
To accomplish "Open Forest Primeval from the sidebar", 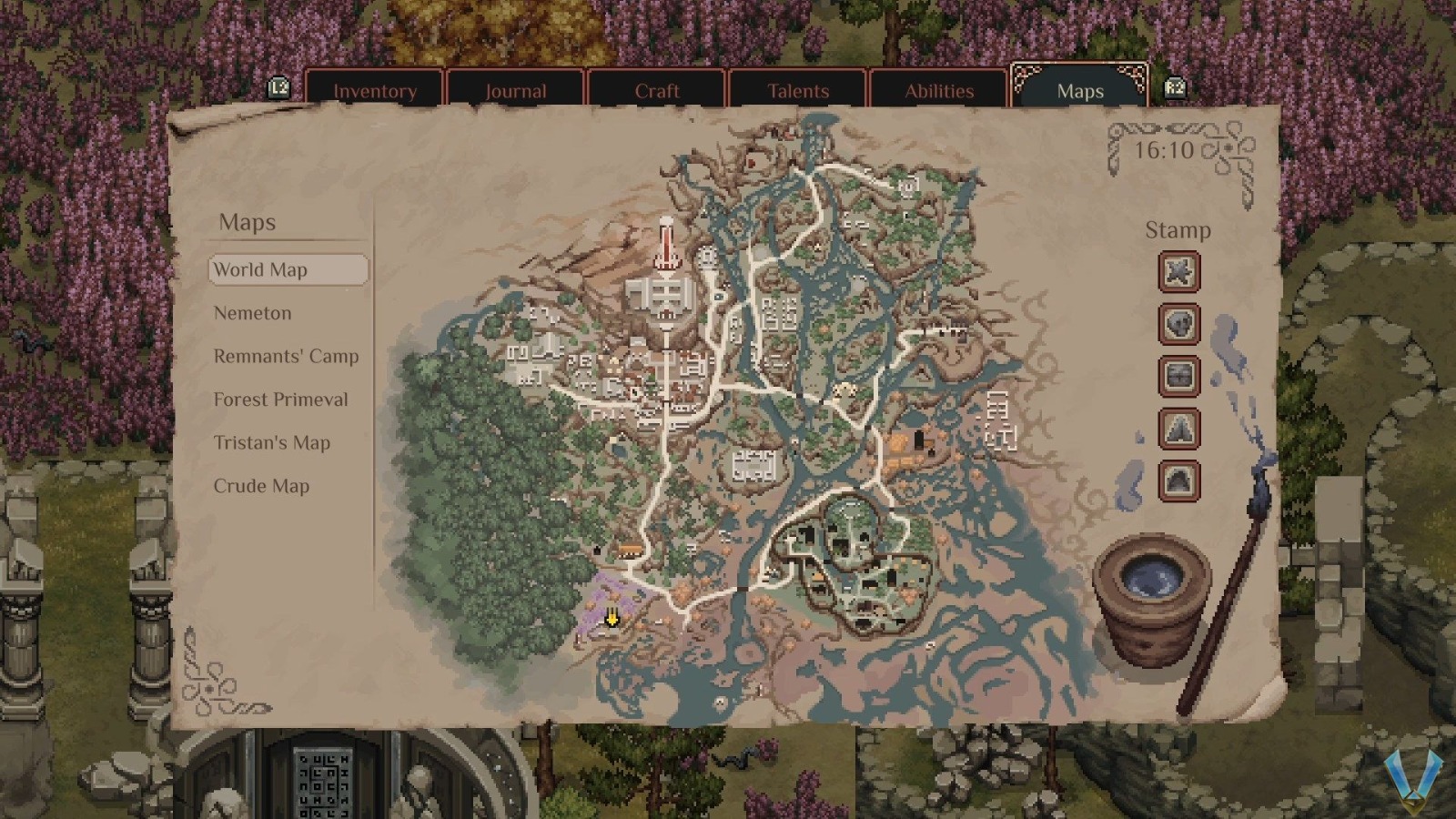I will (280, 399).
